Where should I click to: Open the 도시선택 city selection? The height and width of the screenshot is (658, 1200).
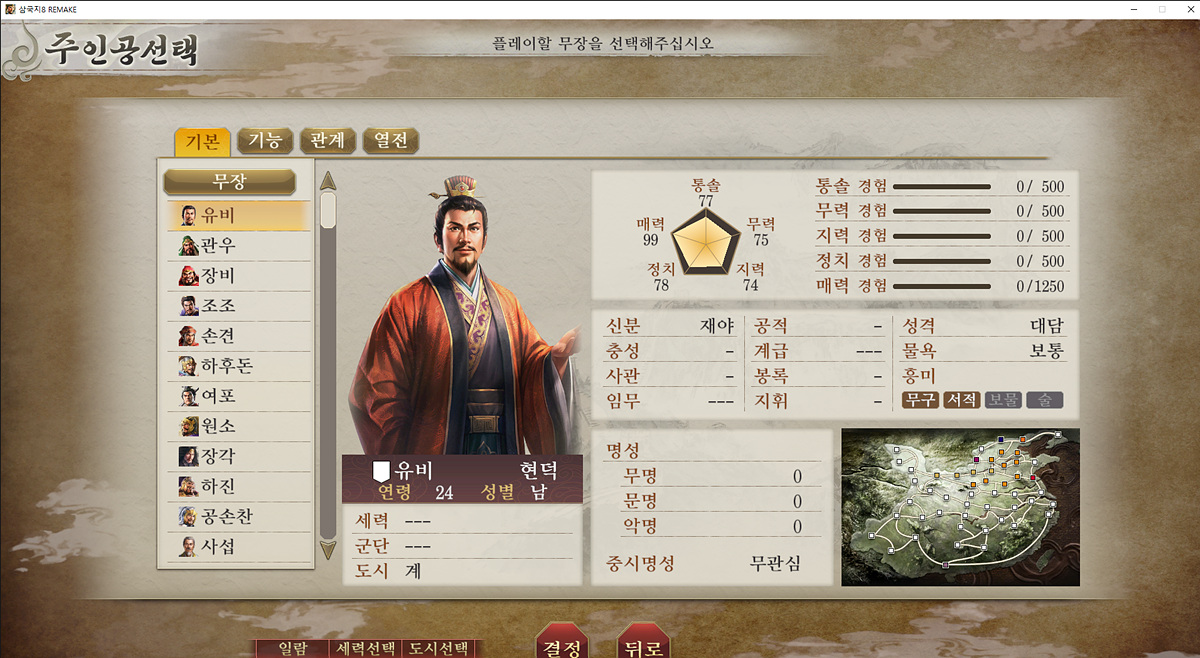pyautogui.click(x=436, y=648)
